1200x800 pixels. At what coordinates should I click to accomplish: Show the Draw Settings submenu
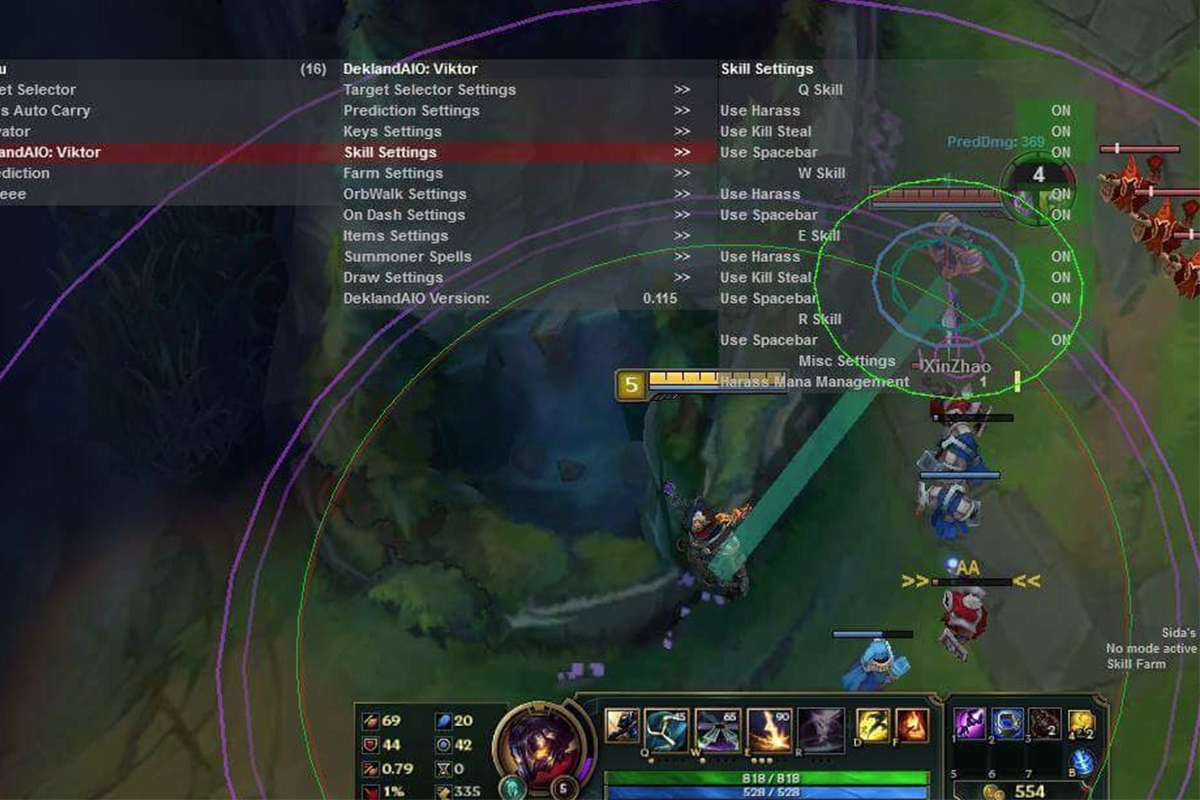pos(393,278)
